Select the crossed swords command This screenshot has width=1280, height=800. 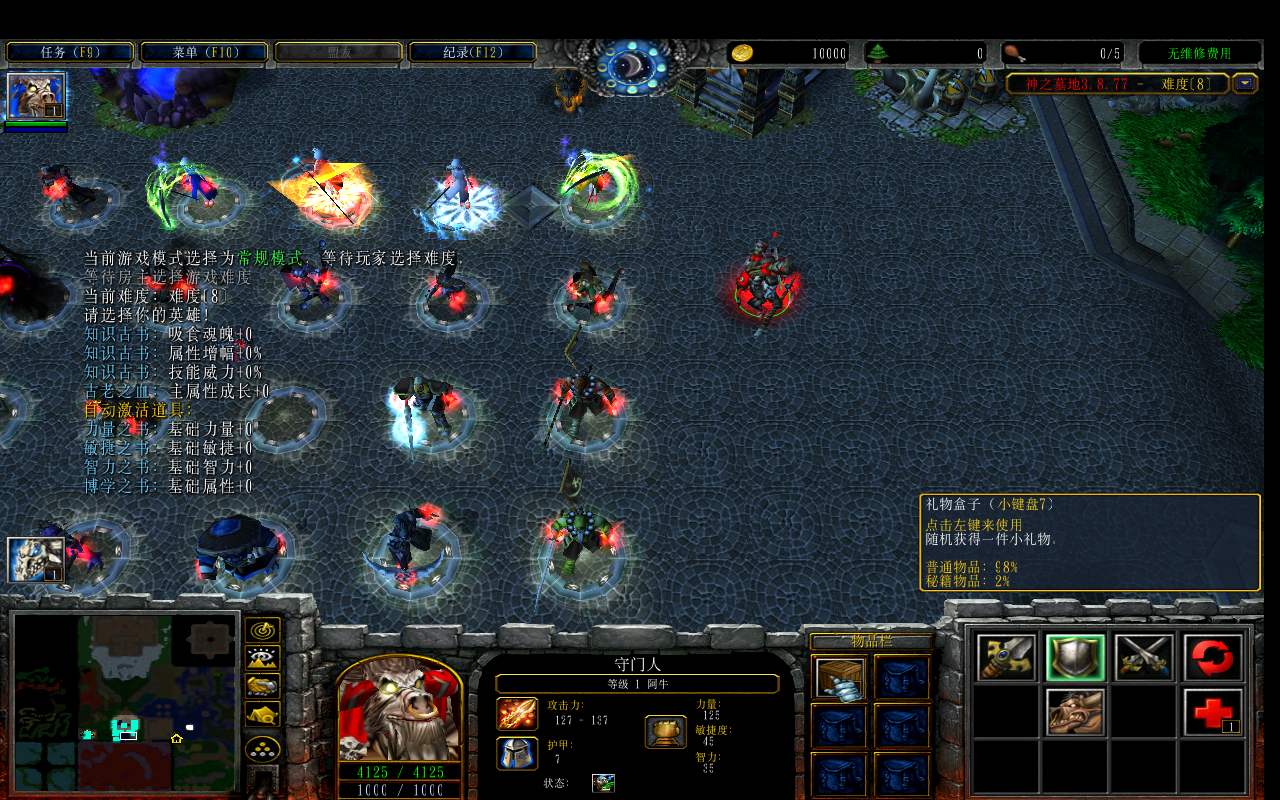[x=1144, y=658]
